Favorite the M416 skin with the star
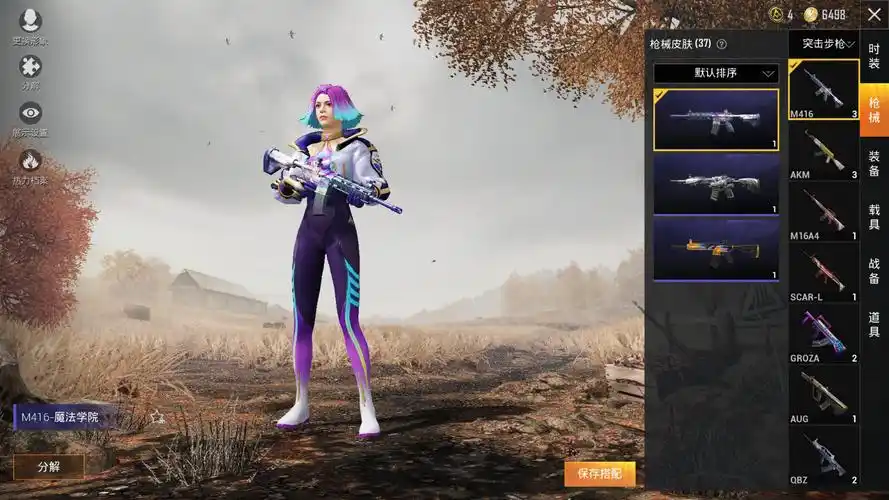 157,417
